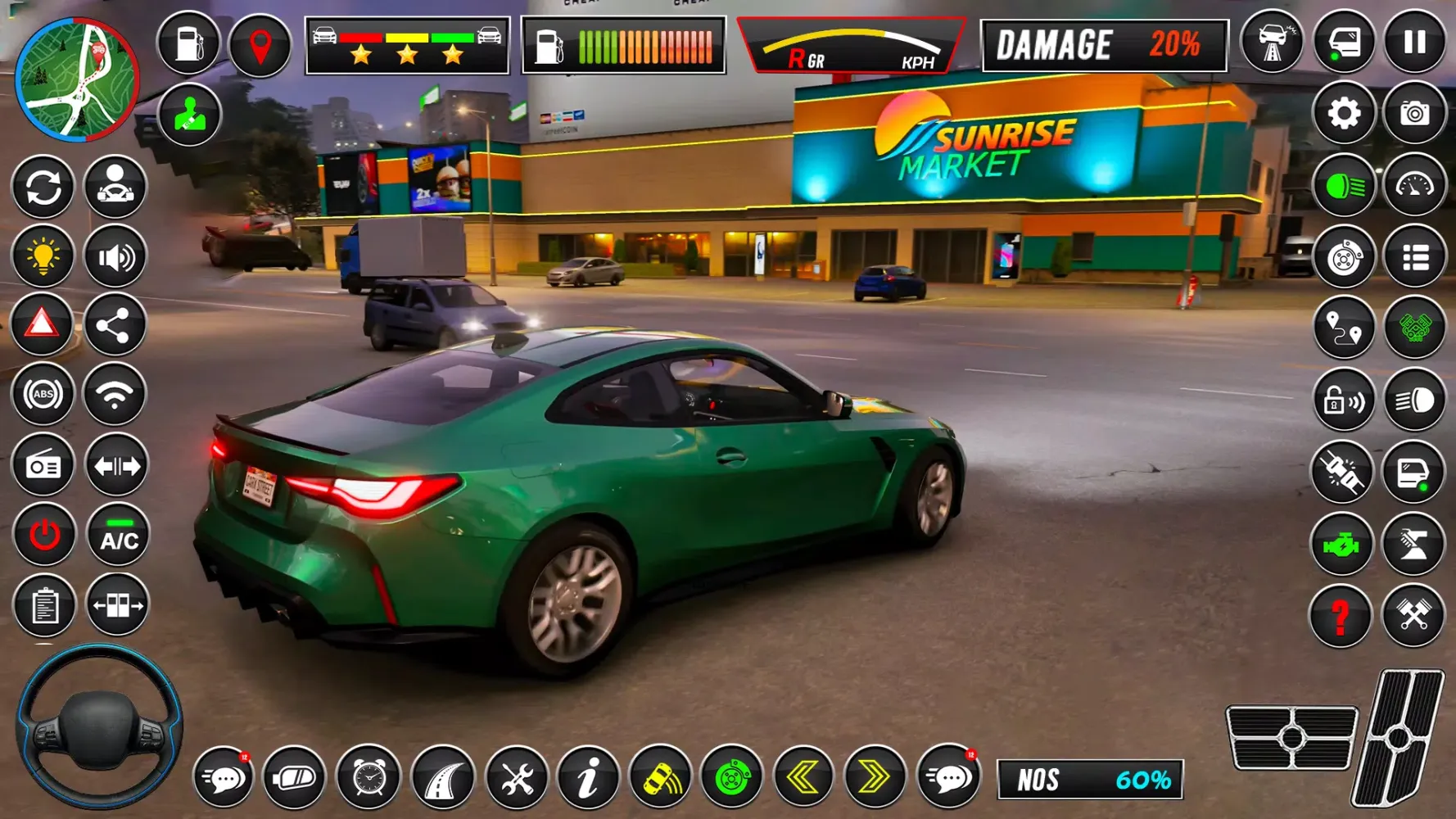The width and height of the screenshot is (1456, 819).
Task: Click the ABS icon
Action: tap(43, 395)
